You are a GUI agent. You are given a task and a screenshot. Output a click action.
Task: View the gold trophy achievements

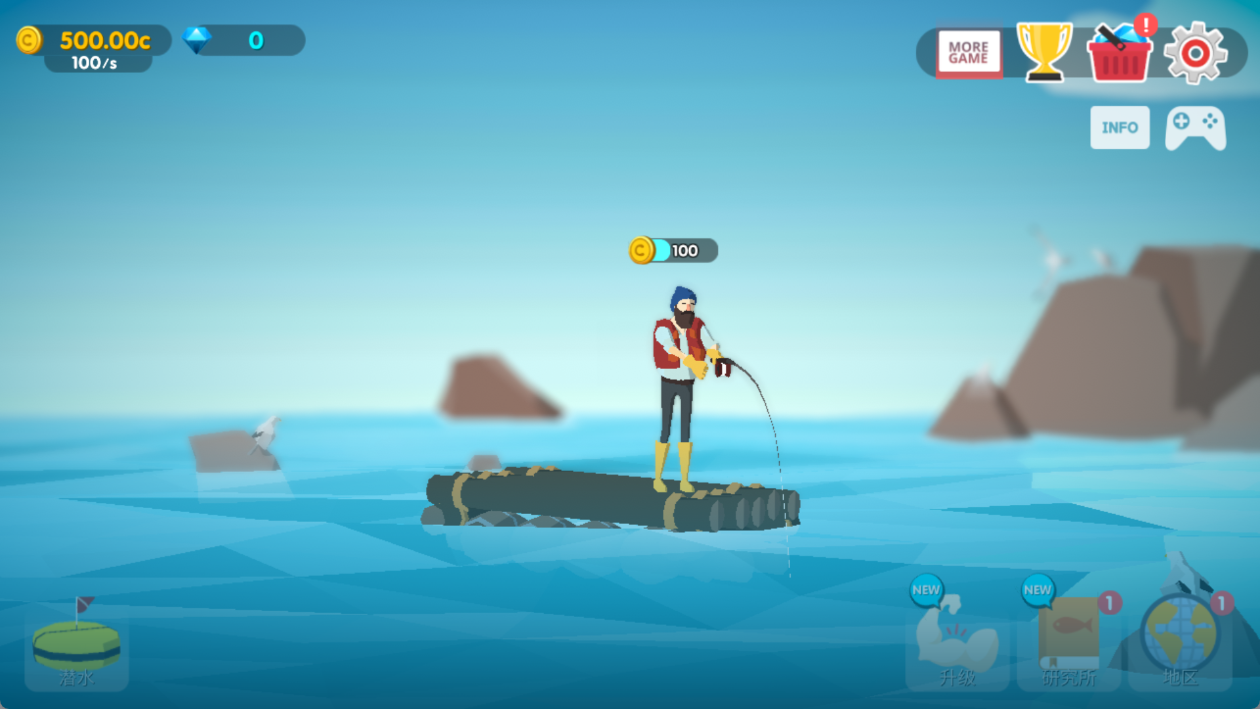(1044, 51)
